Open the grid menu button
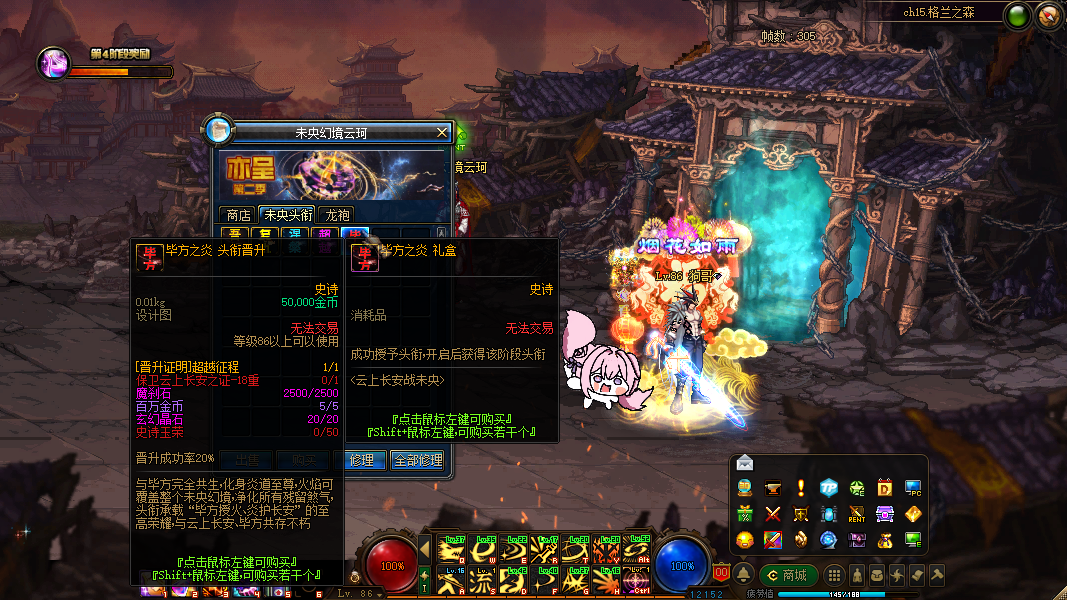 tap(834, 575)
